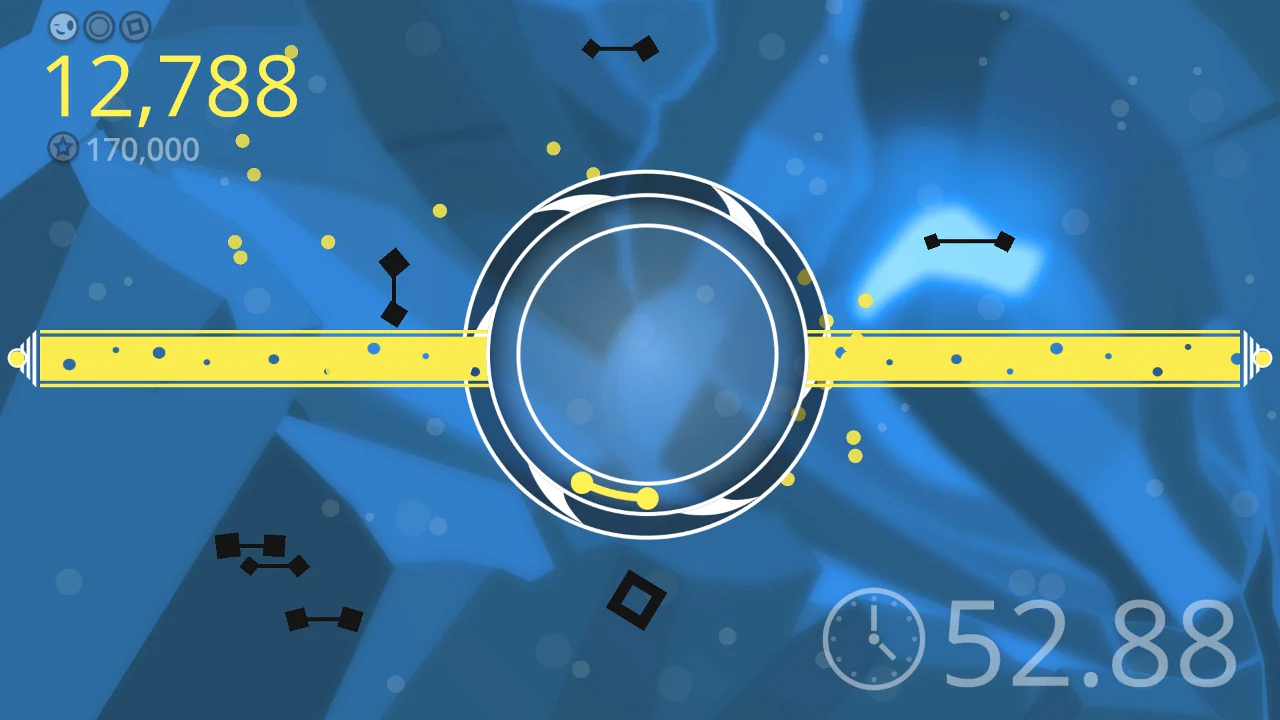This screenshot has height=720, width=1280.
Task: Click the hollow black diamond below the ring
Action: coord(637,600)
